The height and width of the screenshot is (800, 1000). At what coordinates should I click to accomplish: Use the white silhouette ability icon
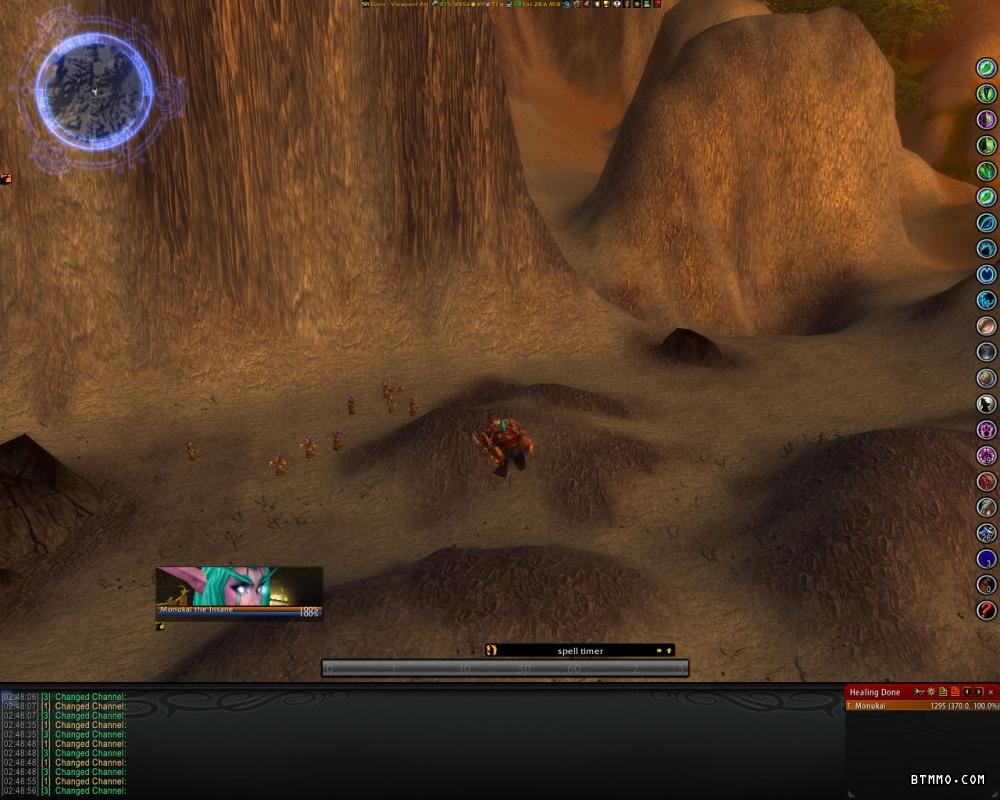tap(987, 404)
